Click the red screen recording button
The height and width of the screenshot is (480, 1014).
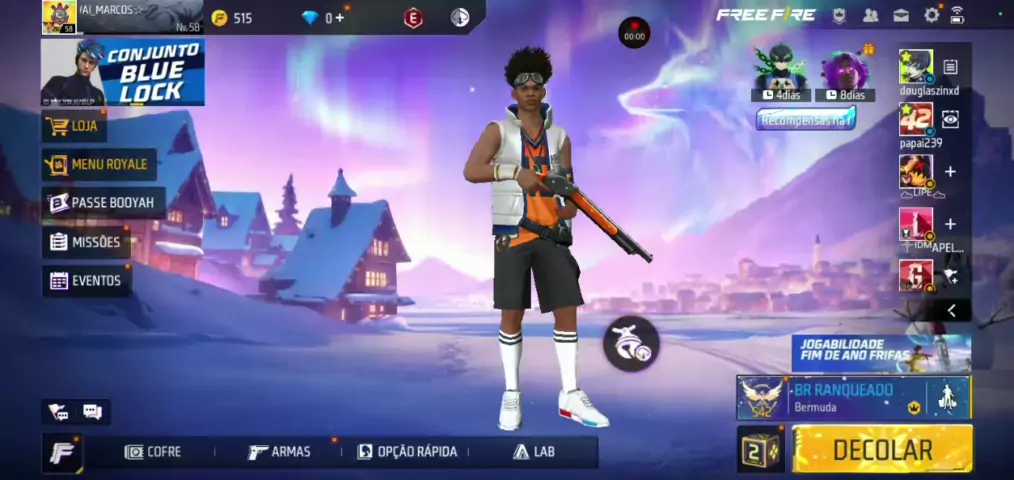(634, 32)
